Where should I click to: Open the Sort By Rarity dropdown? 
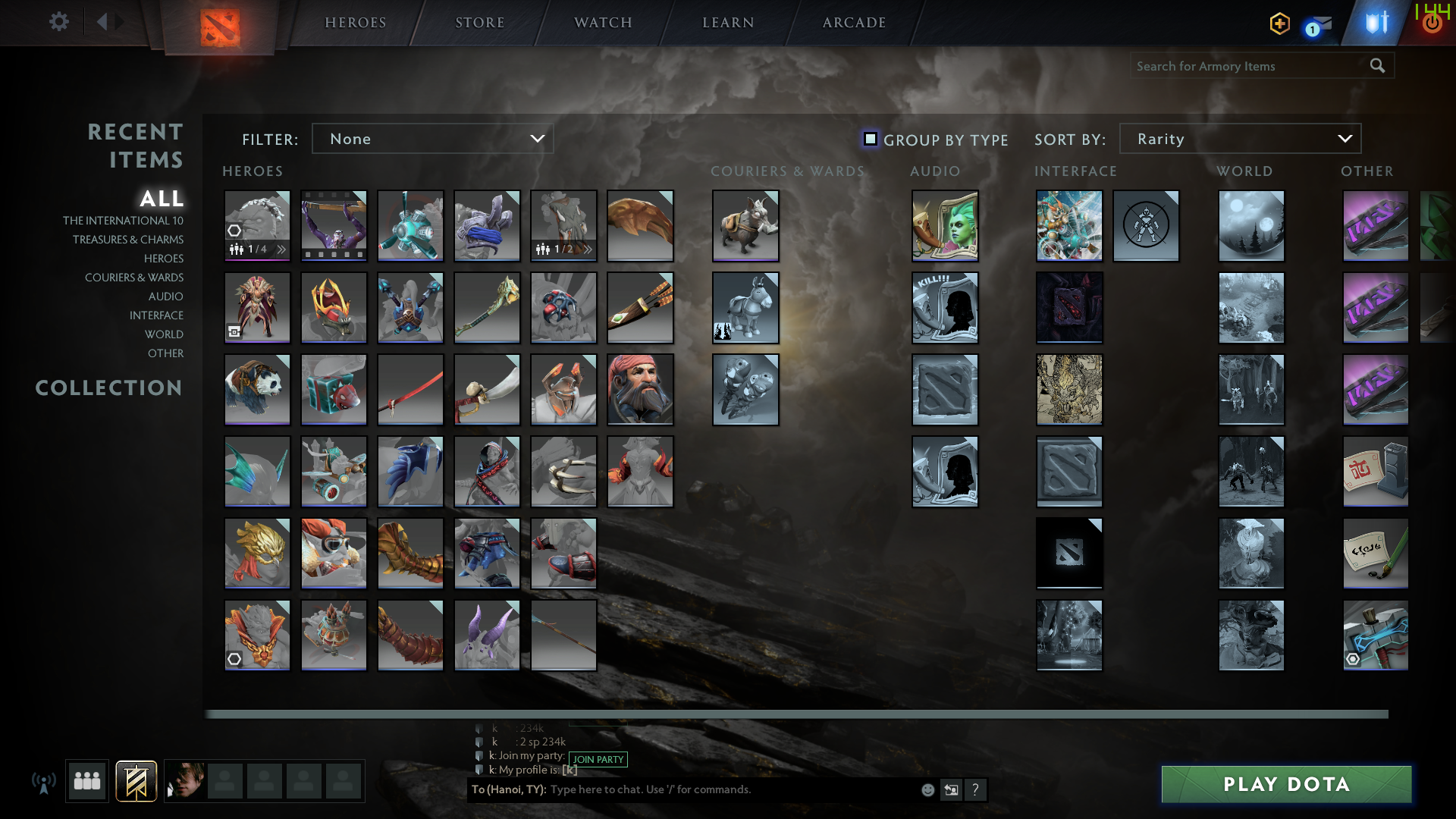pos(1239,139)
